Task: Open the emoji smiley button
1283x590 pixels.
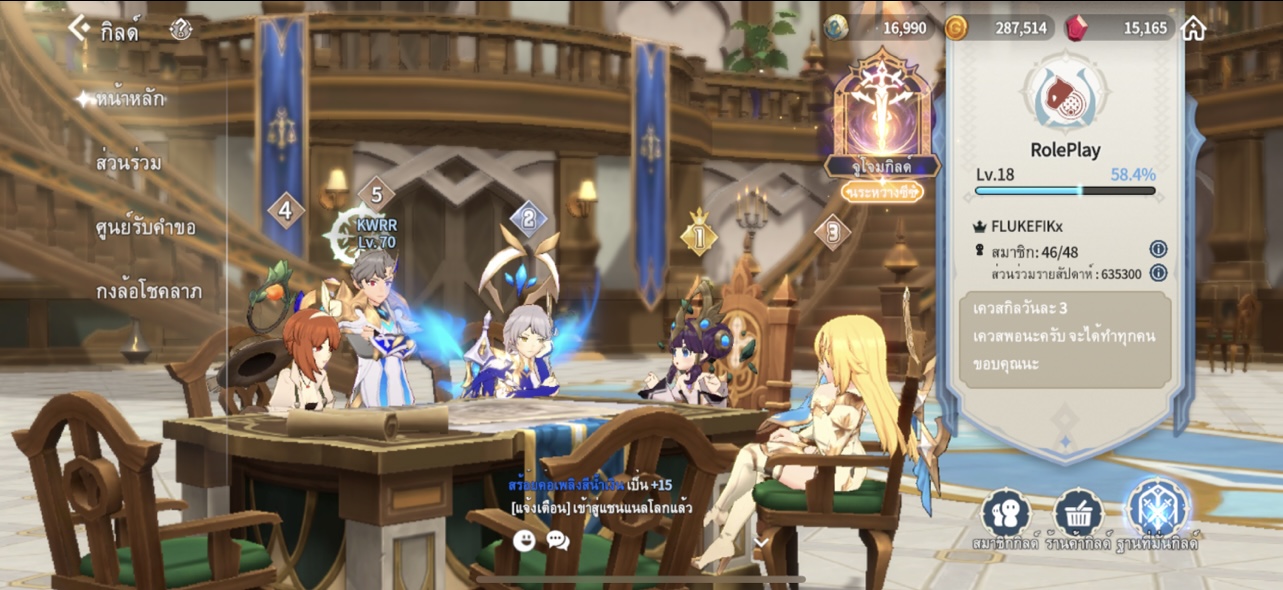Action: (524, 540)
